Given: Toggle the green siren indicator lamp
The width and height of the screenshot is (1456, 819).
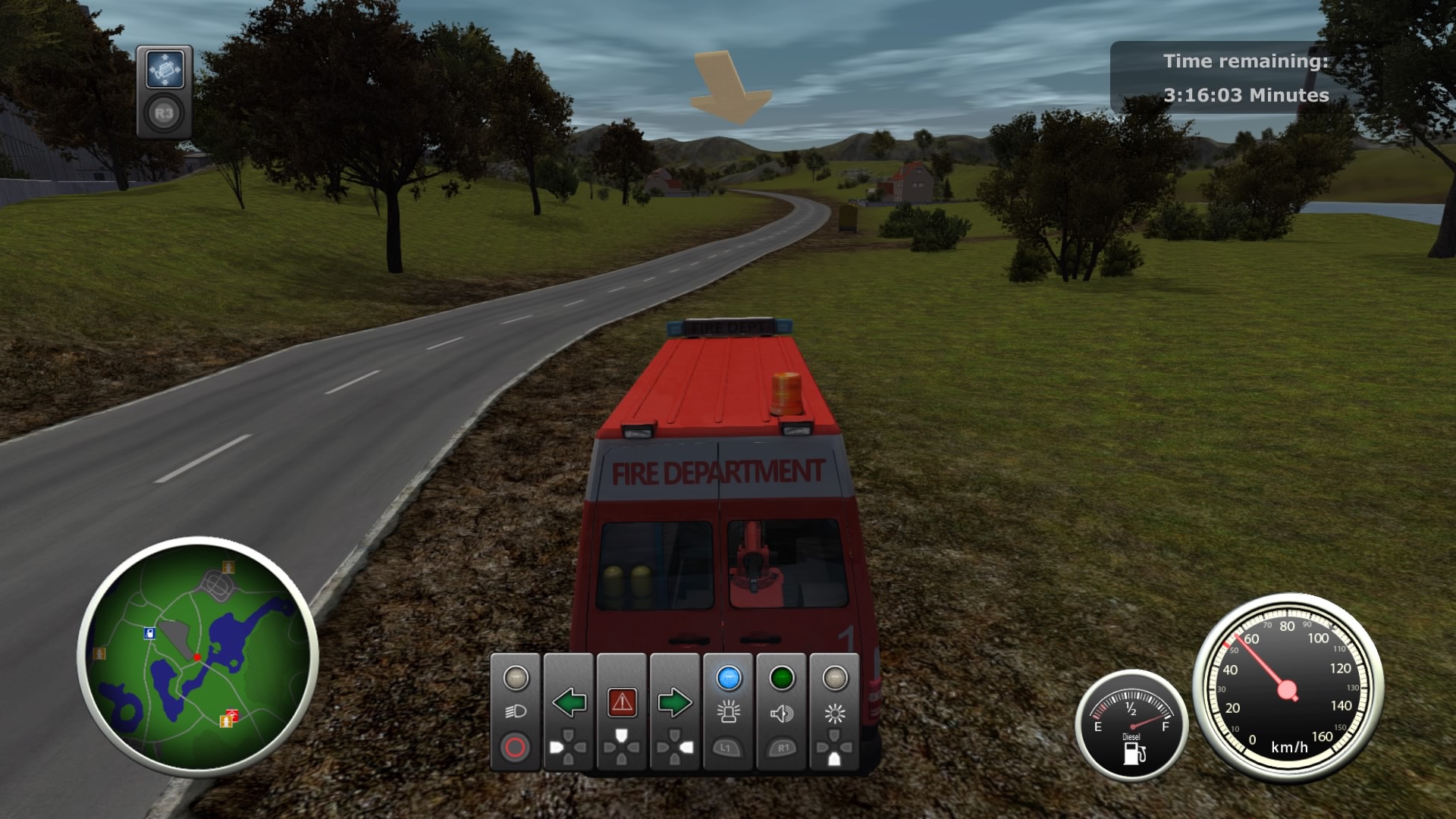Looking at the screenshot, I should [x=781, y=676].
